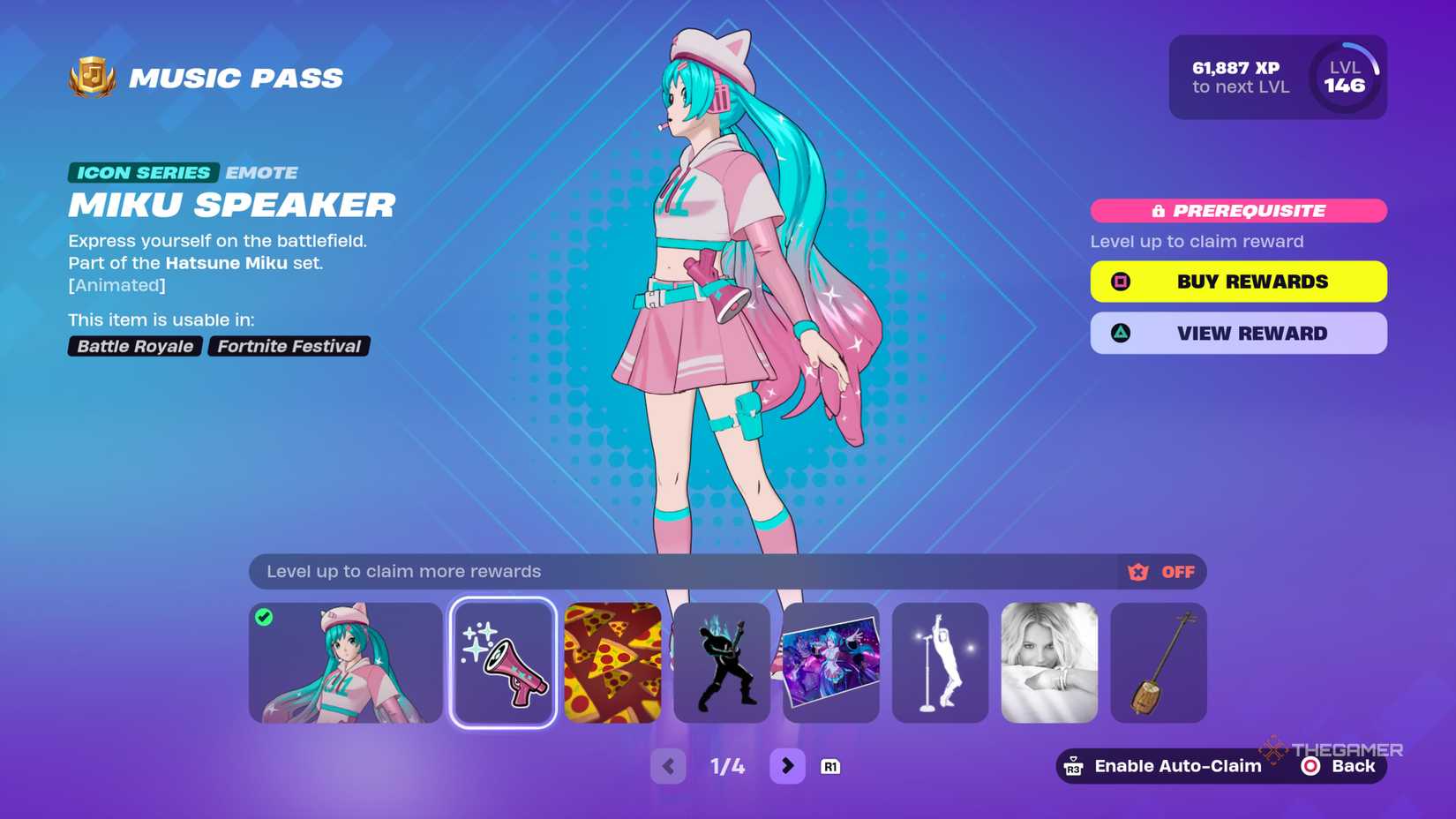The width and height of the screenshot is (1456, 819).
Task: Switch to the Fortnite Festival tag
Action: (x=289, y=346)
